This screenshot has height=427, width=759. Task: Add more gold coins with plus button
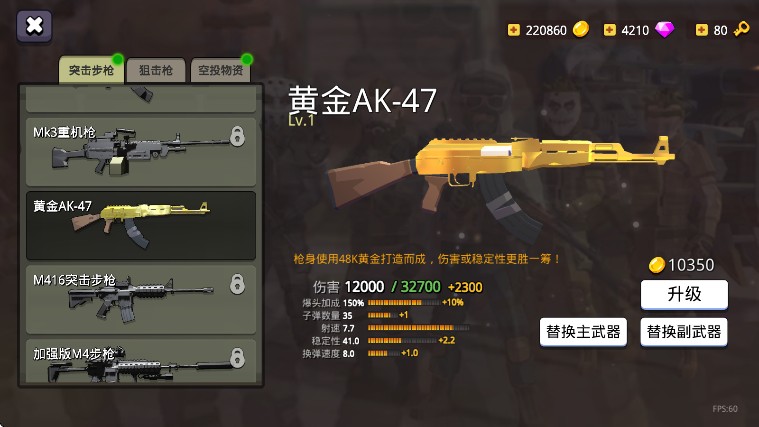515,30
